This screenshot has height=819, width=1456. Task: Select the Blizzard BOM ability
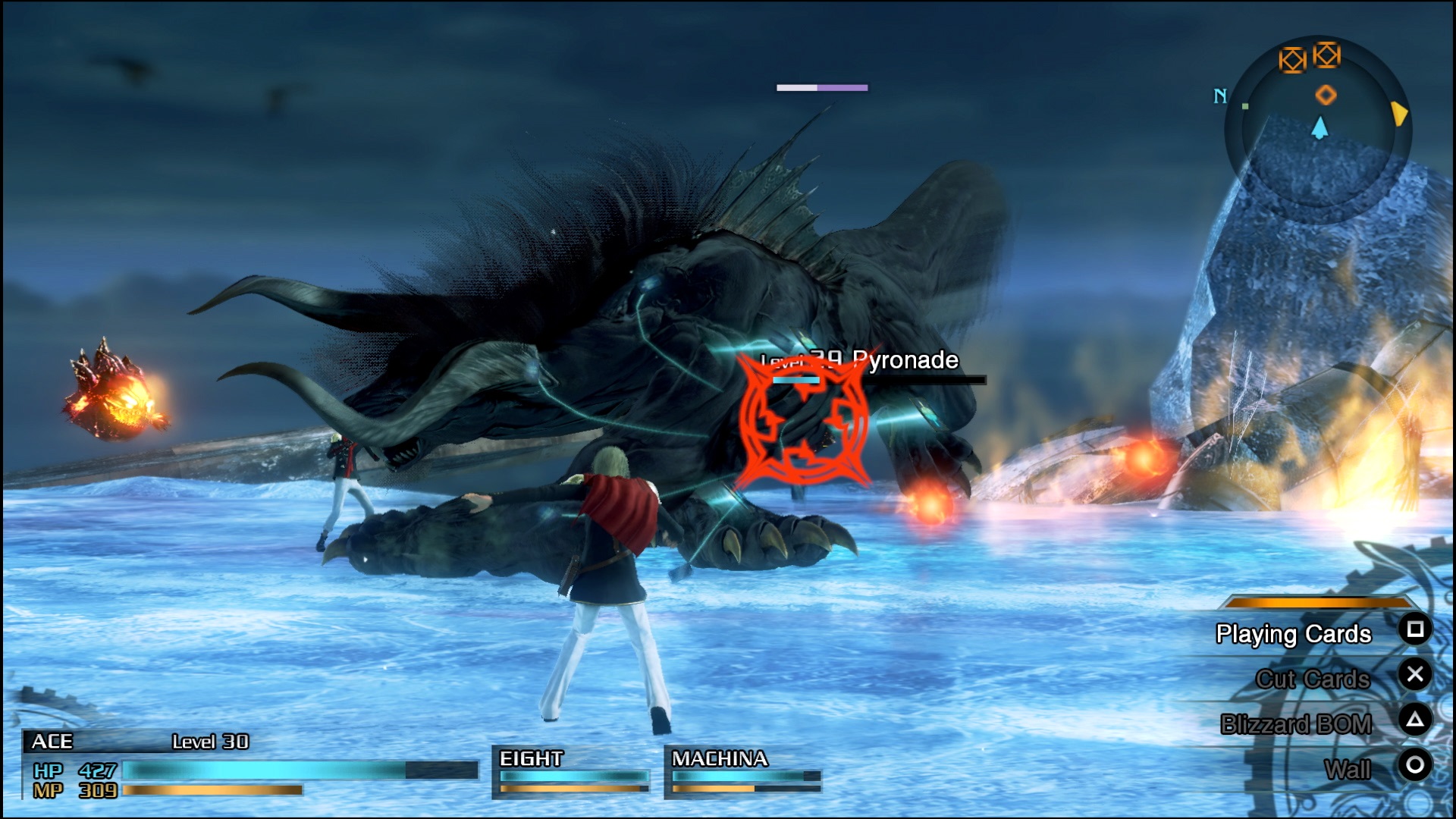click(1297, 723)
